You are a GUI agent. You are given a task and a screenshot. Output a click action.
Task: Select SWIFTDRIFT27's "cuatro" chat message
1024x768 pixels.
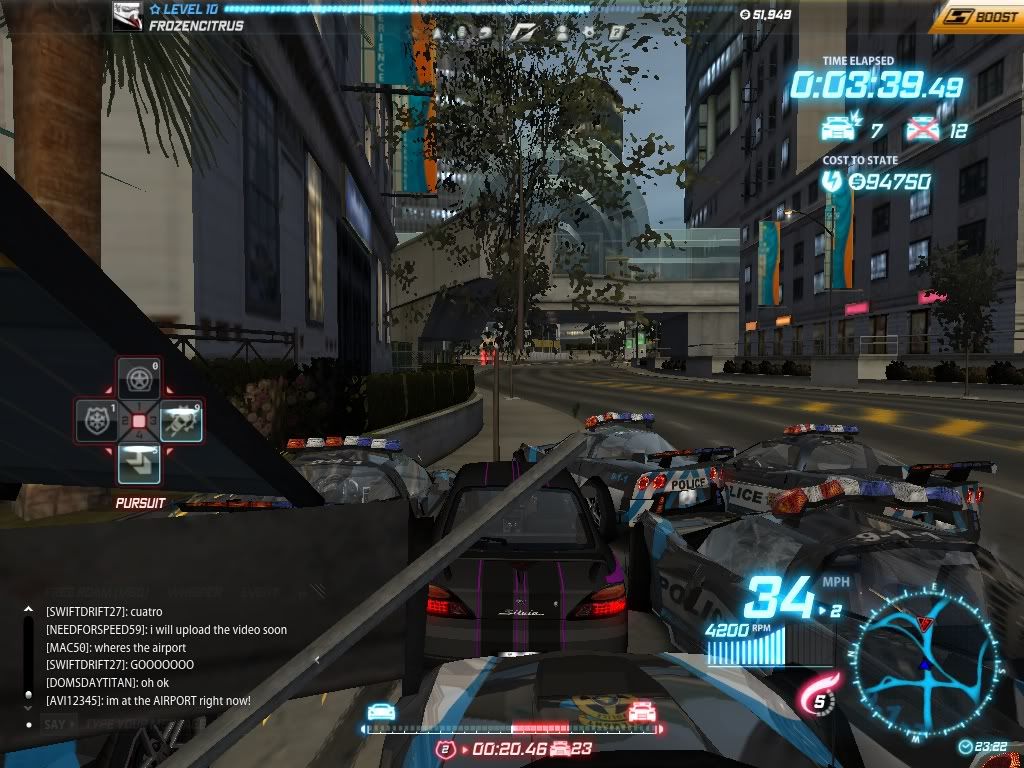point(104,612)
